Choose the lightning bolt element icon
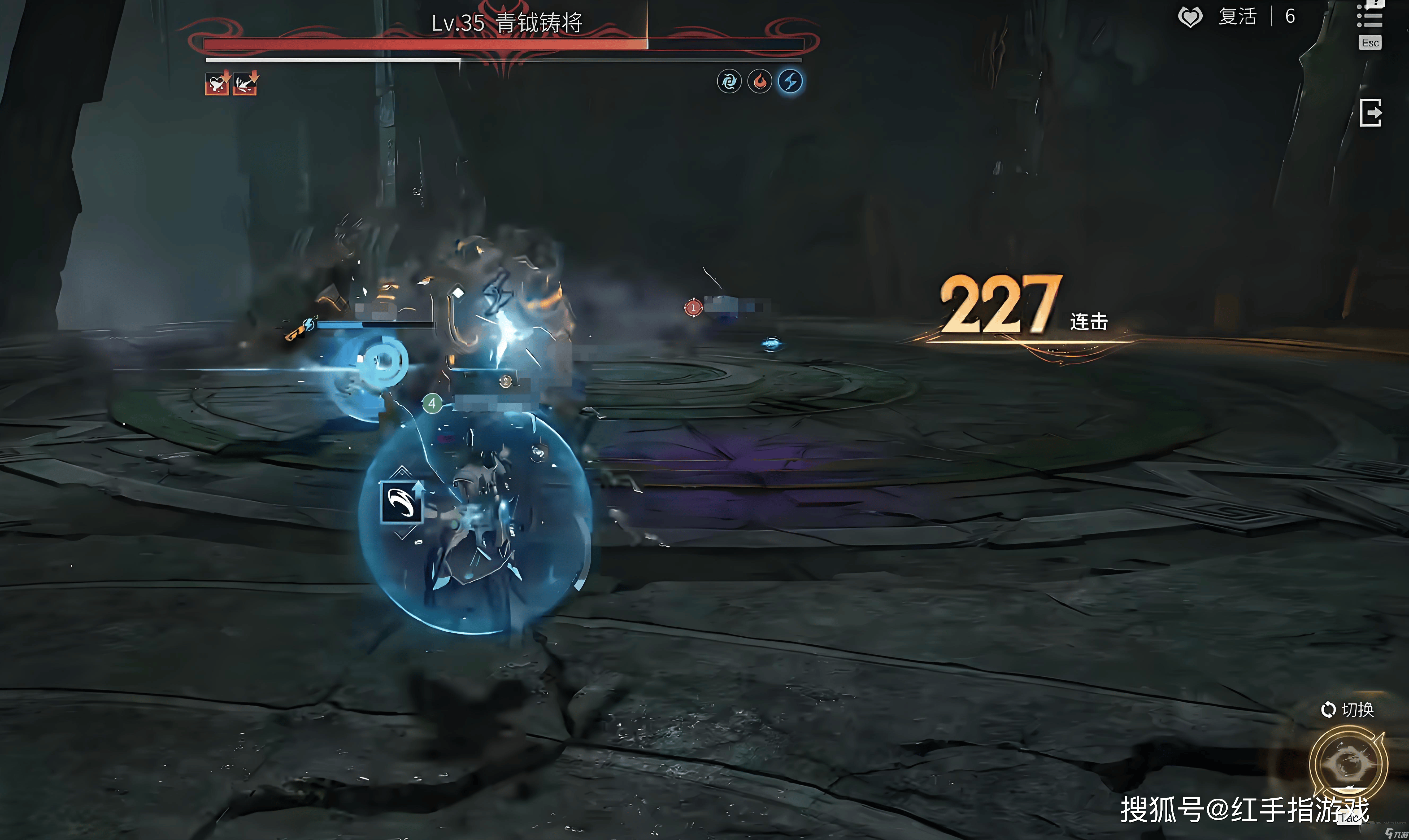1409x840 pixels. [790, 81]
